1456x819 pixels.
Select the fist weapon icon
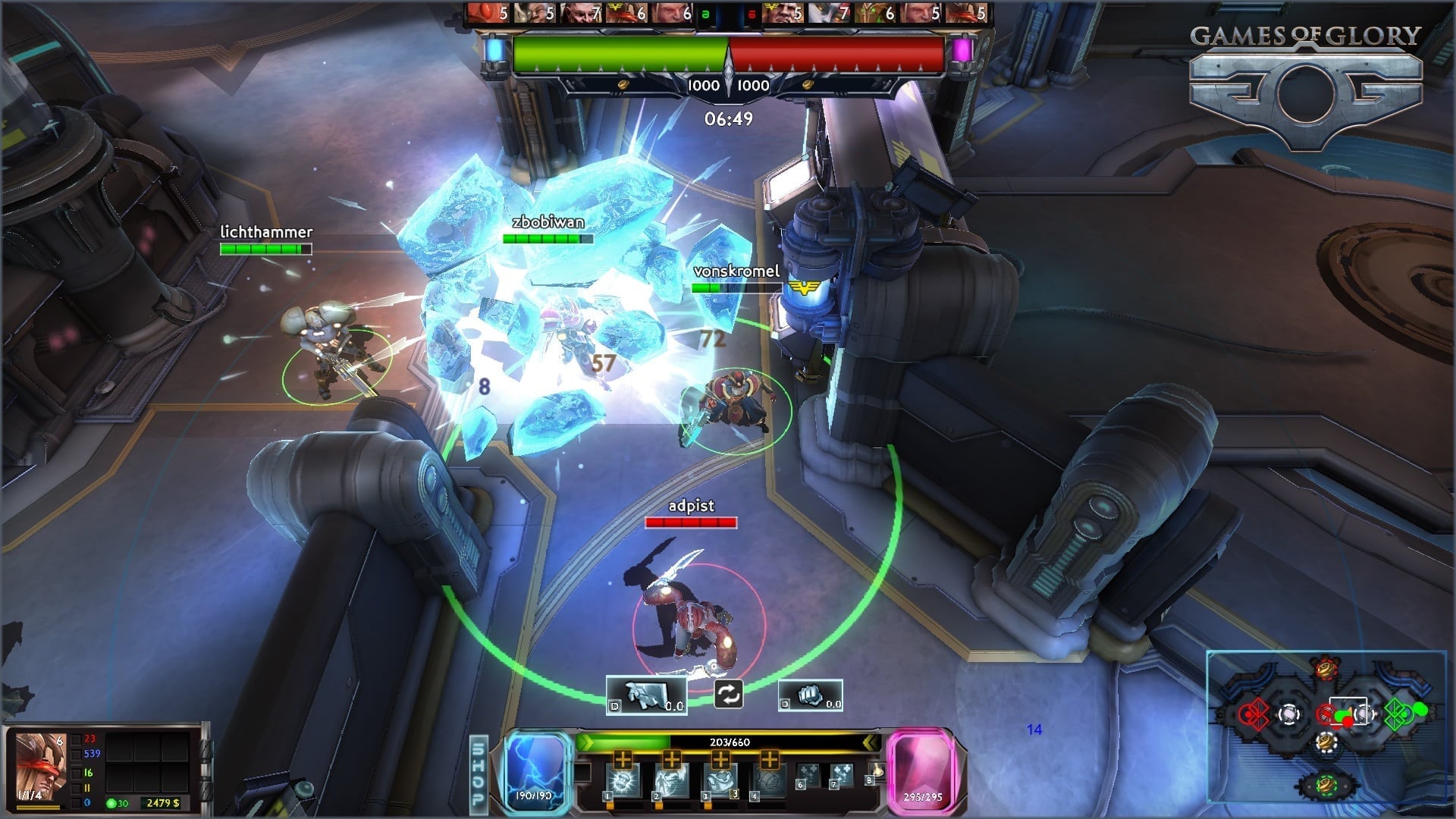coord(810,695)
